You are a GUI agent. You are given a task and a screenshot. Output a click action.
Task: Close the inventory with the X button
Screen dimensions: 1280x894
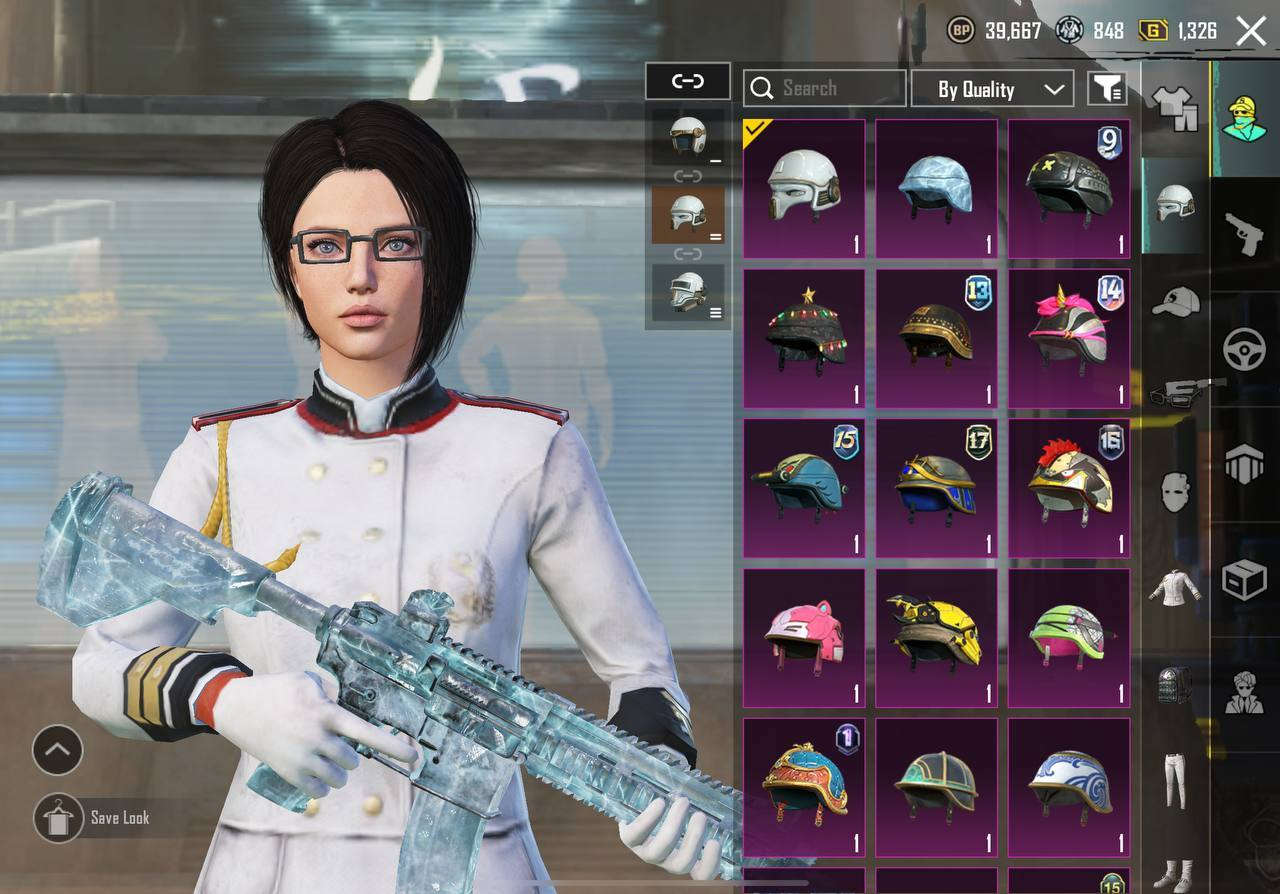click(1251, 31)
